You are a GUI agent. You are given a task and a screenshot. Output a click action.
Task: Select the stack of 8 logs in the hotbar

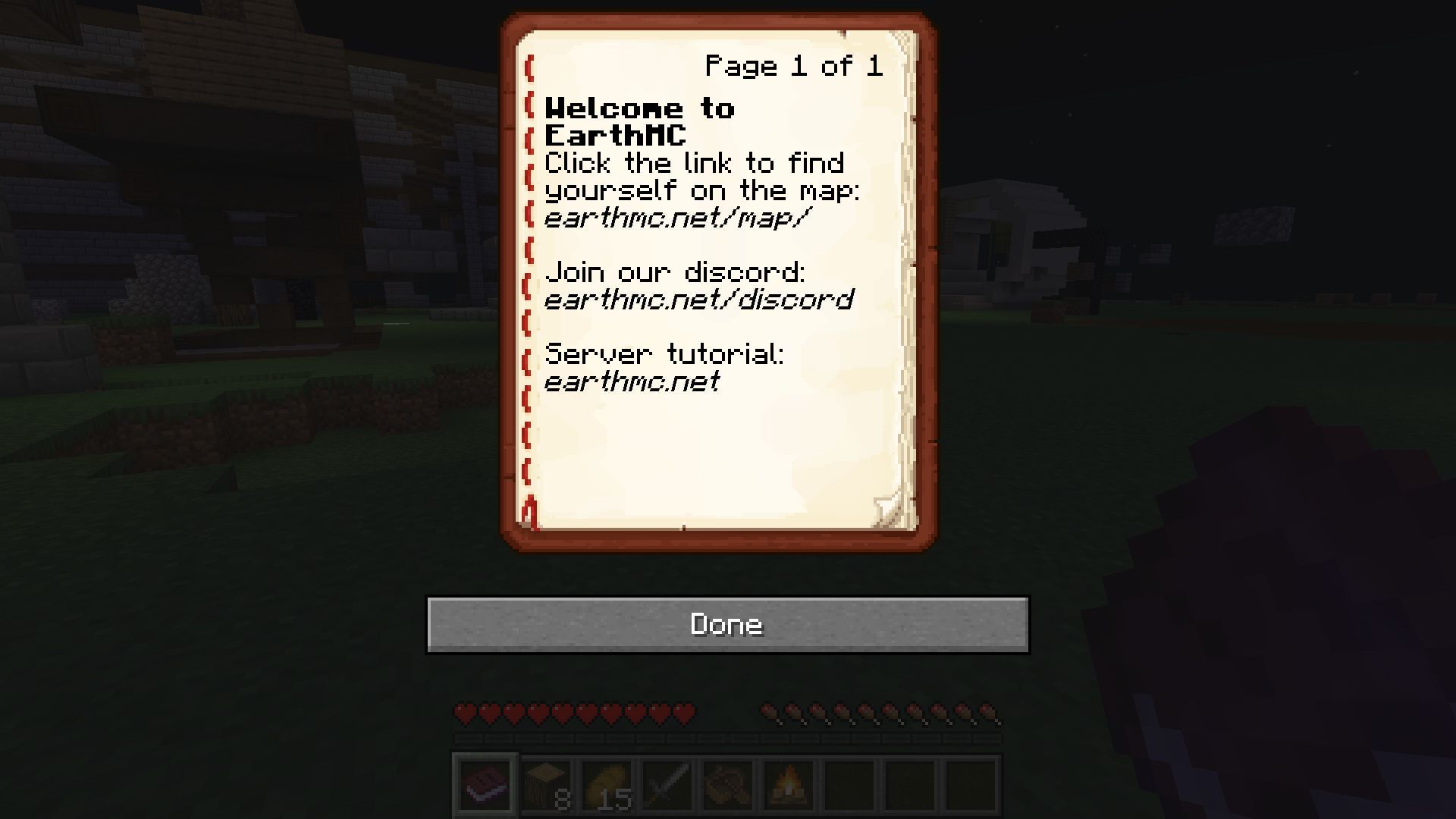547,785
